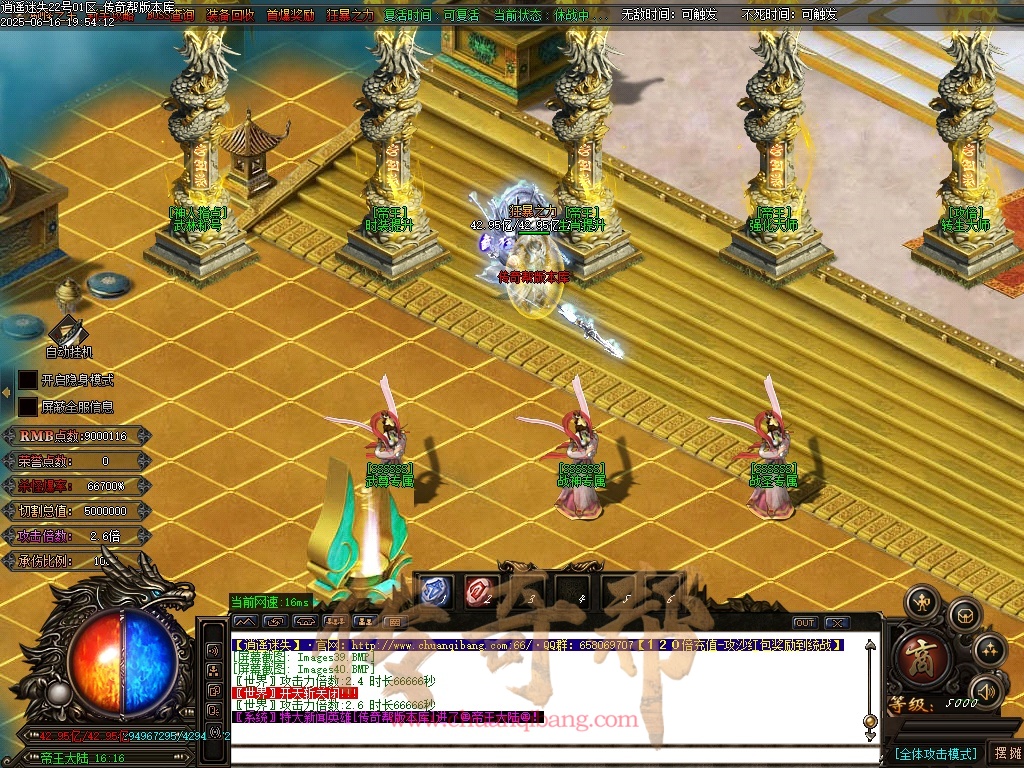Open the 装备回收 equipment recycling menu

tap(230, 15)
